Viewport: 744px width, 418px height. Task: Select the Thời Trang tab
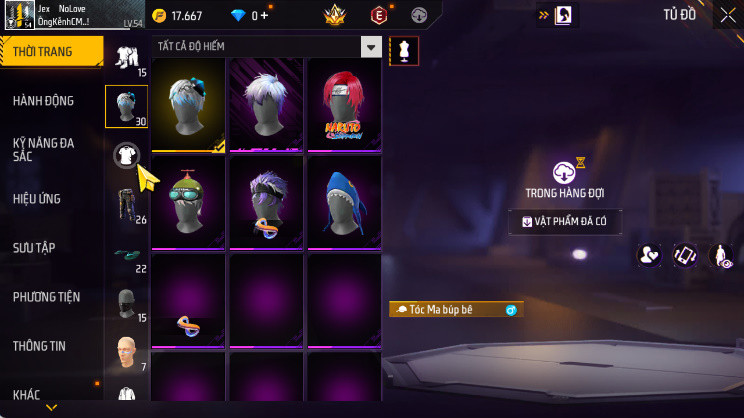tap(42, 52)
